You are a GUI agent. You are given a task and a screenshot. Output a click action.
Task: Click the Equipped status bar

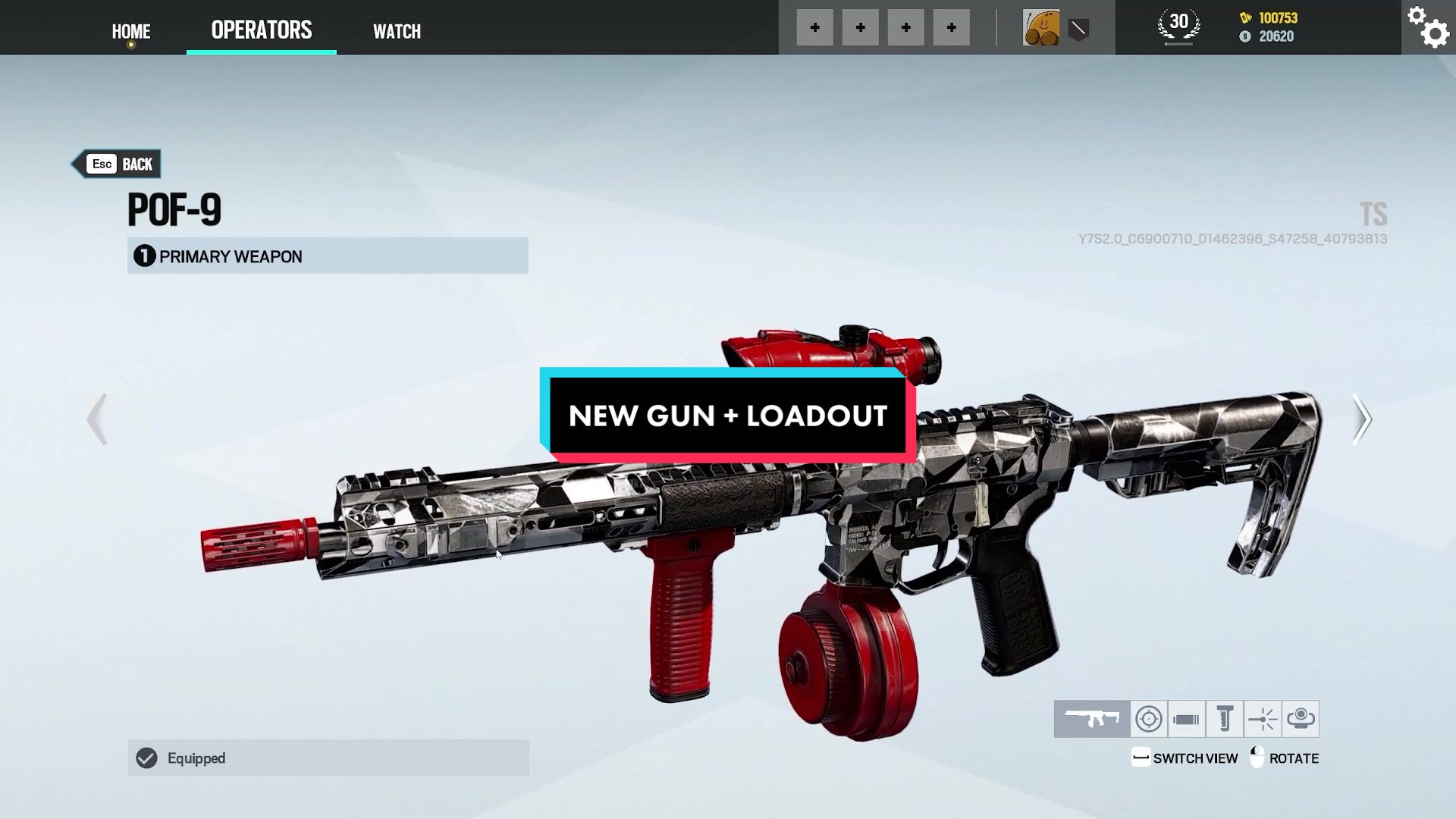[x=328, y=758]
